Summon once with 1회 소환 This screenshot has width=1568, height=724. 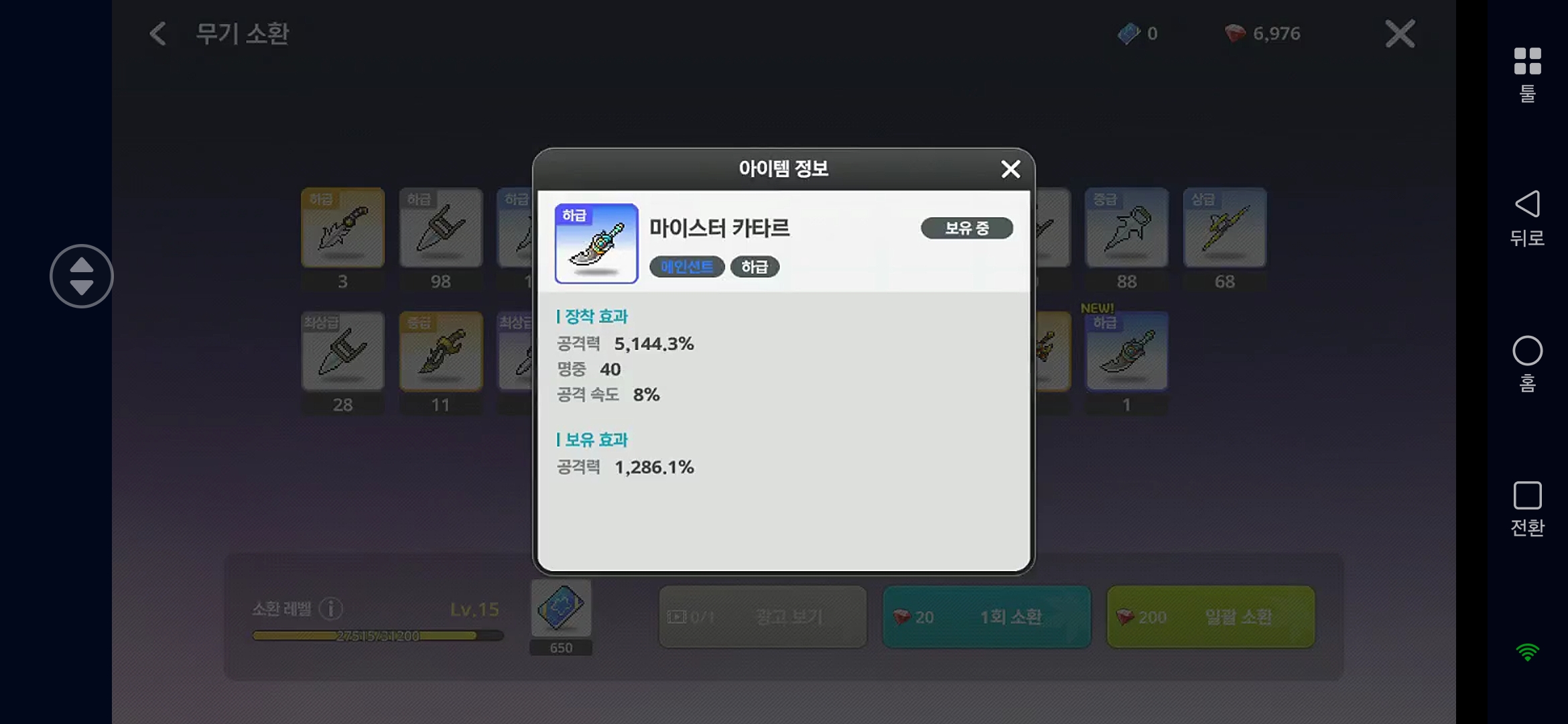pos(986,617)
